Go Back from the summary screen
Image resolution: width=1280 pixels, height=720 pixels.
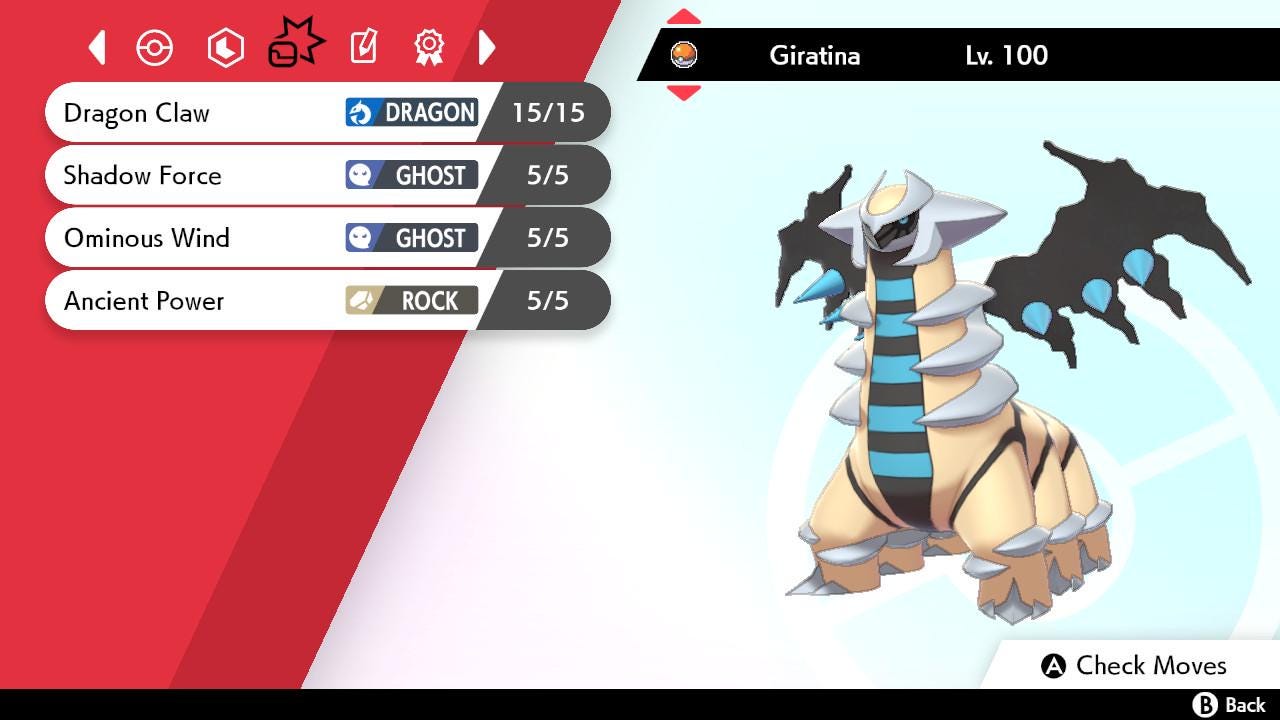tap(1230, 705)
